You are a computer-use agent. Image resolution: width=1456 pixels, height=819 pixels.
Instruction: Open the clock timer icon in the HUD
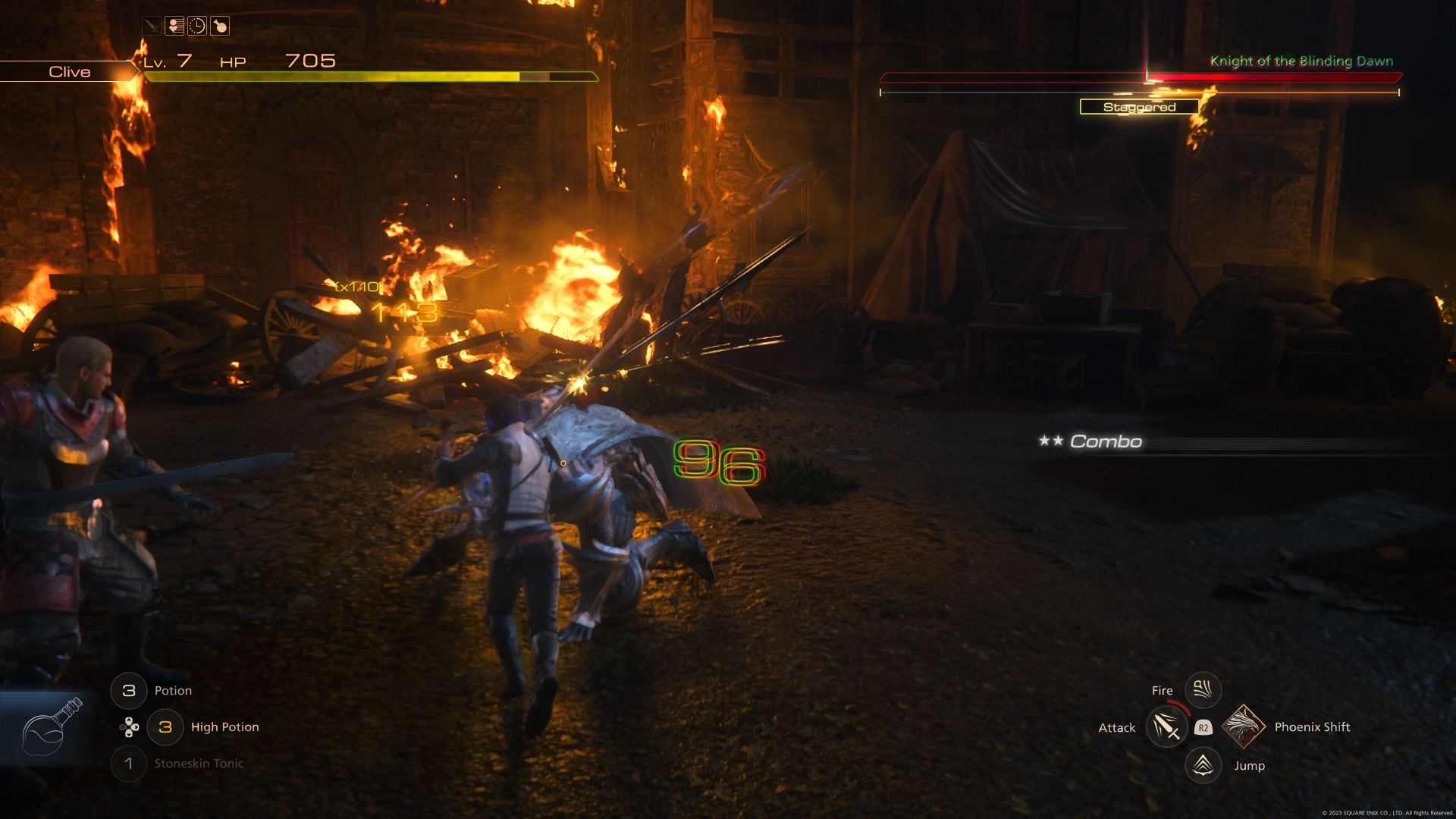[x=197, y=26]
